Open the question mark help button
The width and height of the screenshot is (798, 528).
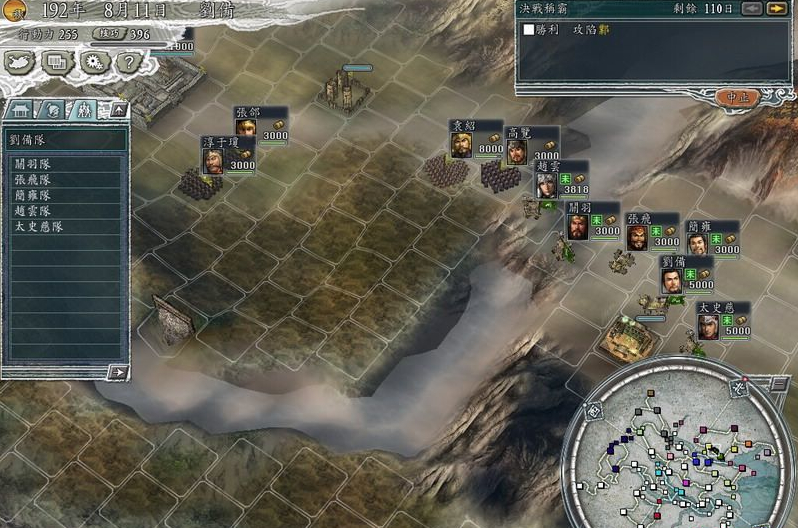(x=126, y=61)
